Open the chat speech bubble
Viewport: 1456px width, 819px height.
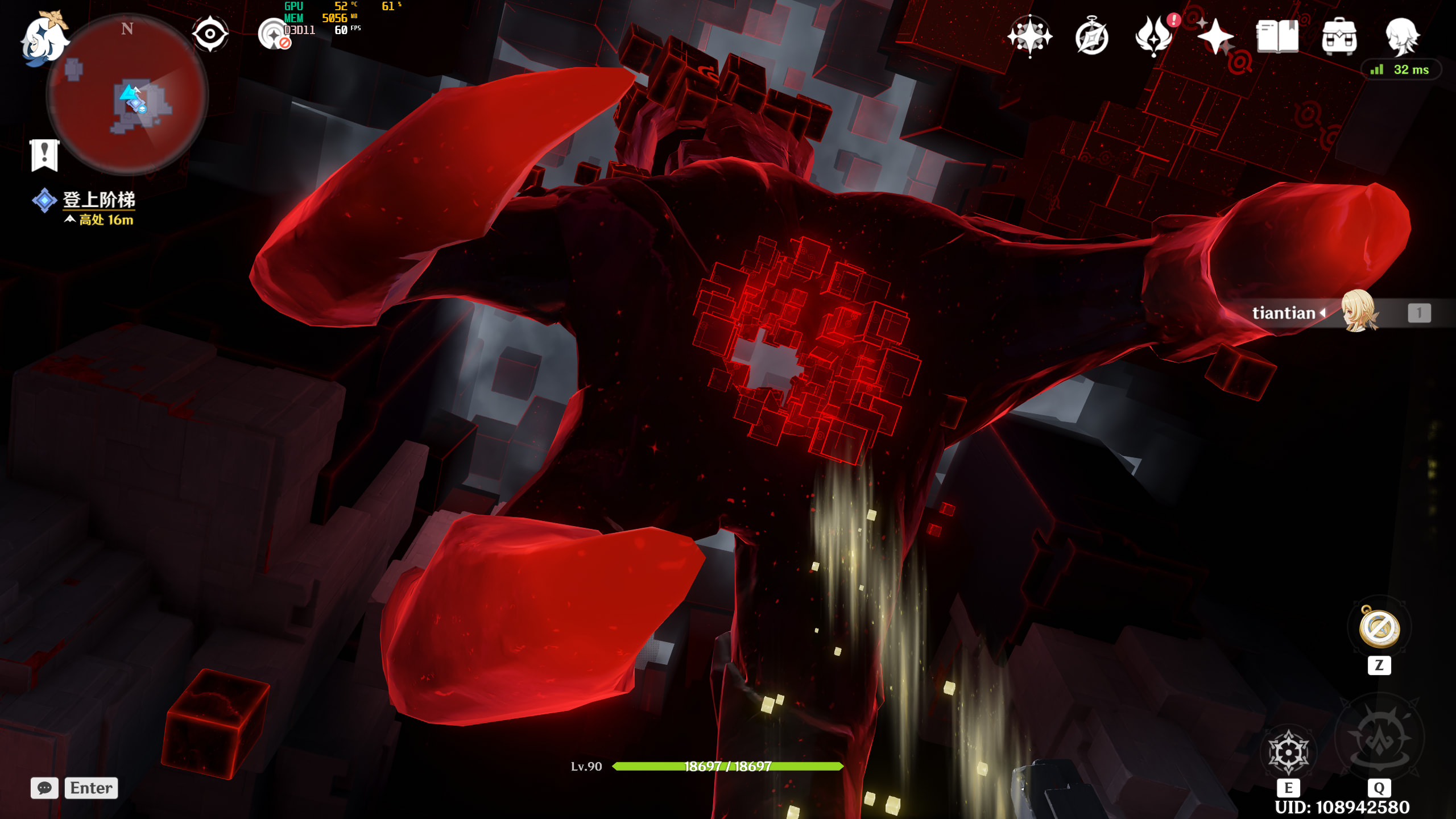pyautogui.click(x=44, y=788)
